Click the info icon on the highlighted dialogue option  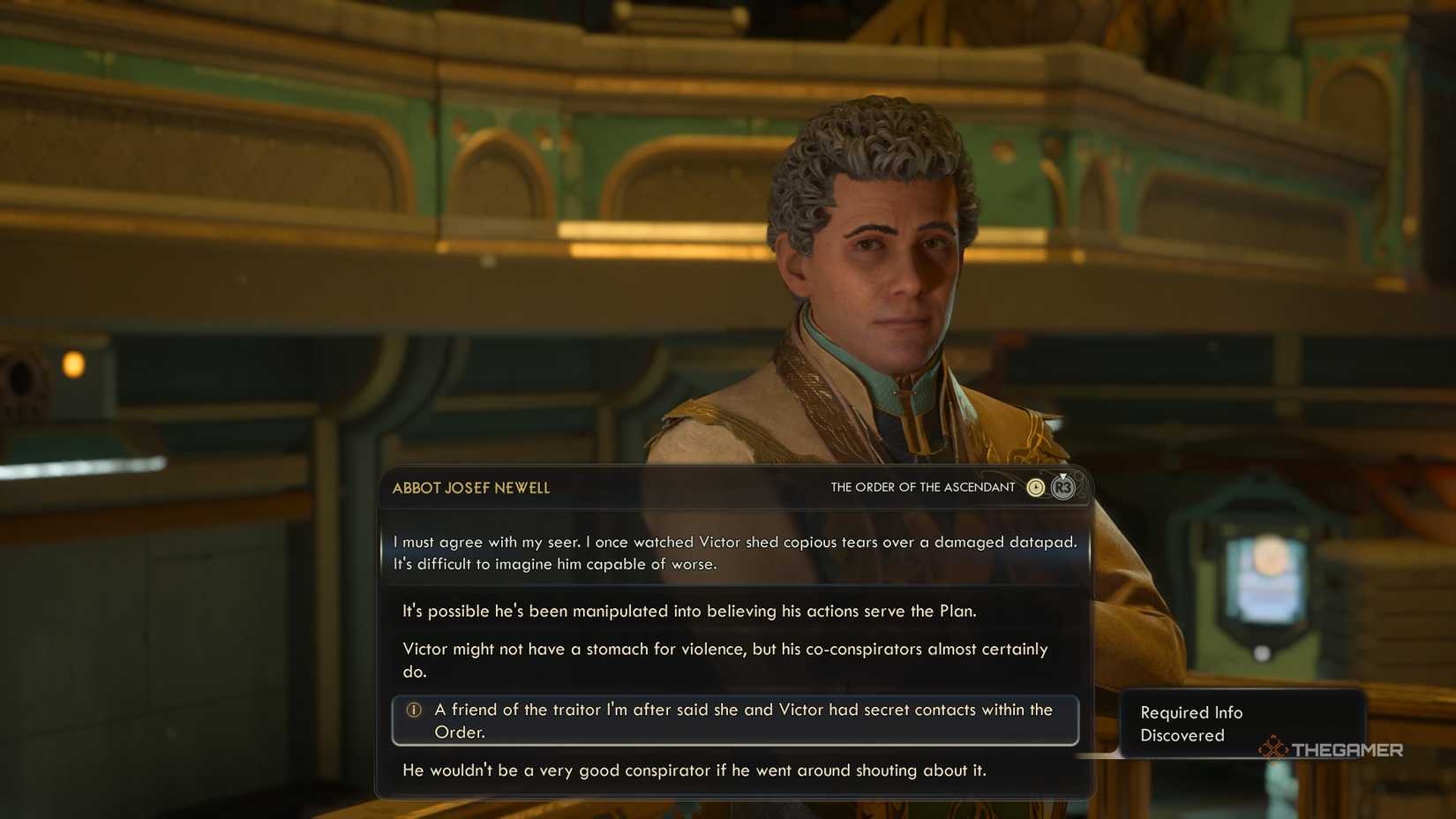click(411, 710)
